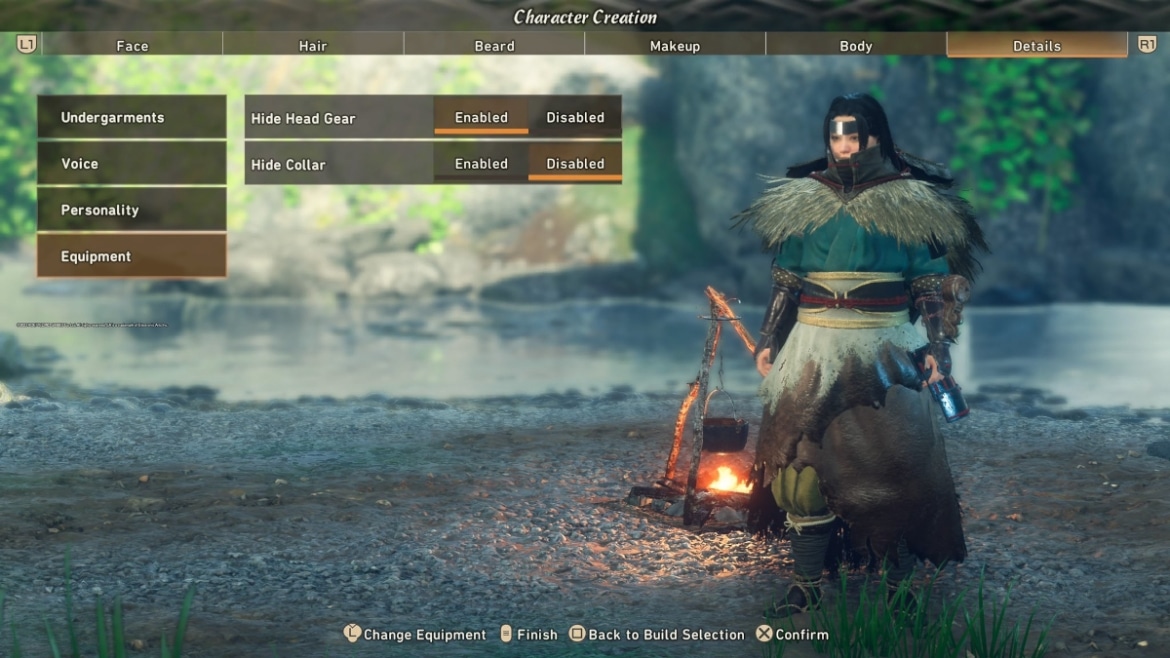
Task: Set Hide Collar to Disabled
Action: [x=575, y=164]
